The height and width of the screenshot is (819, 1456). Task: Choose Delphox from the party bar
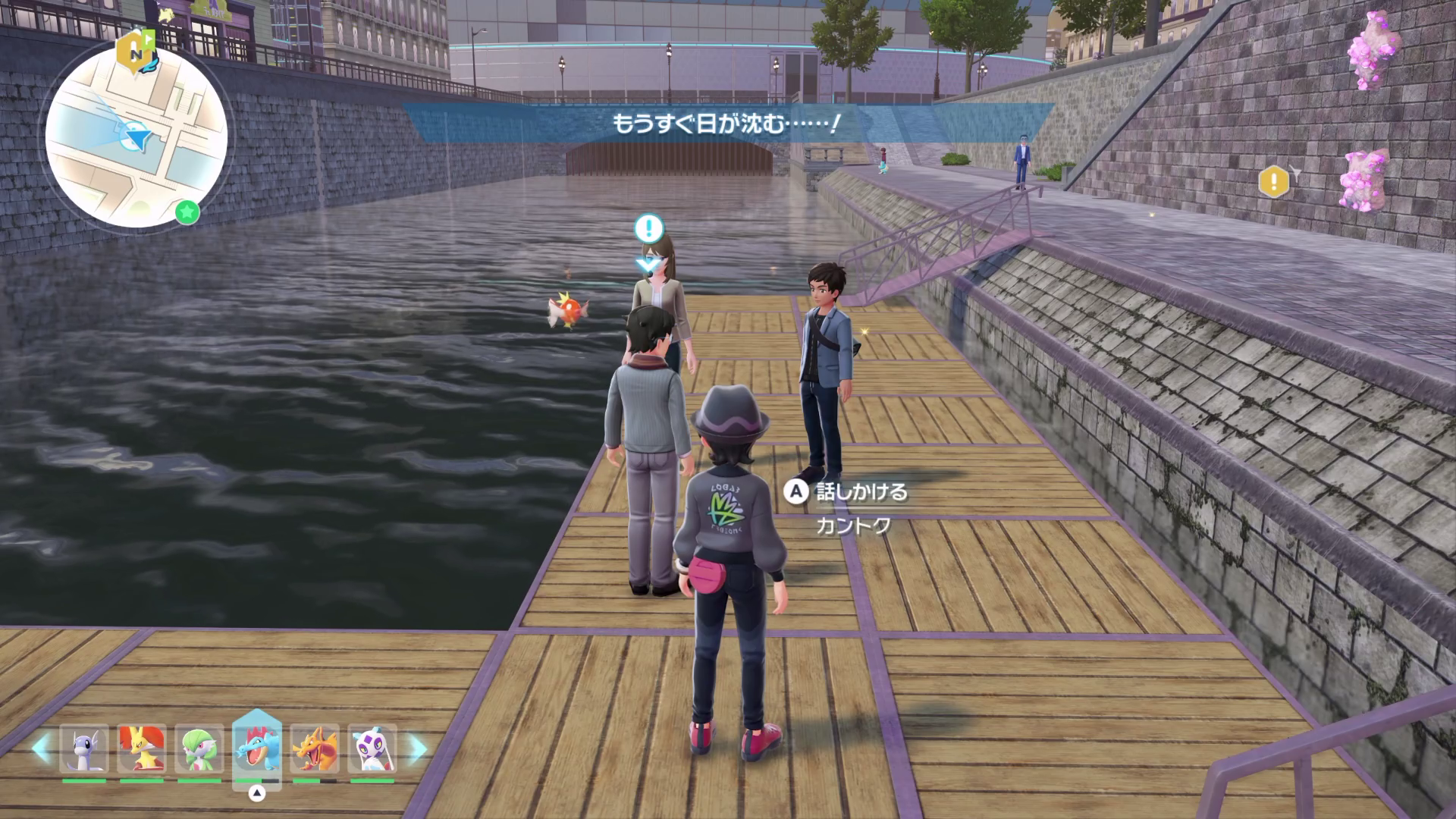click(x=142, y=749)
